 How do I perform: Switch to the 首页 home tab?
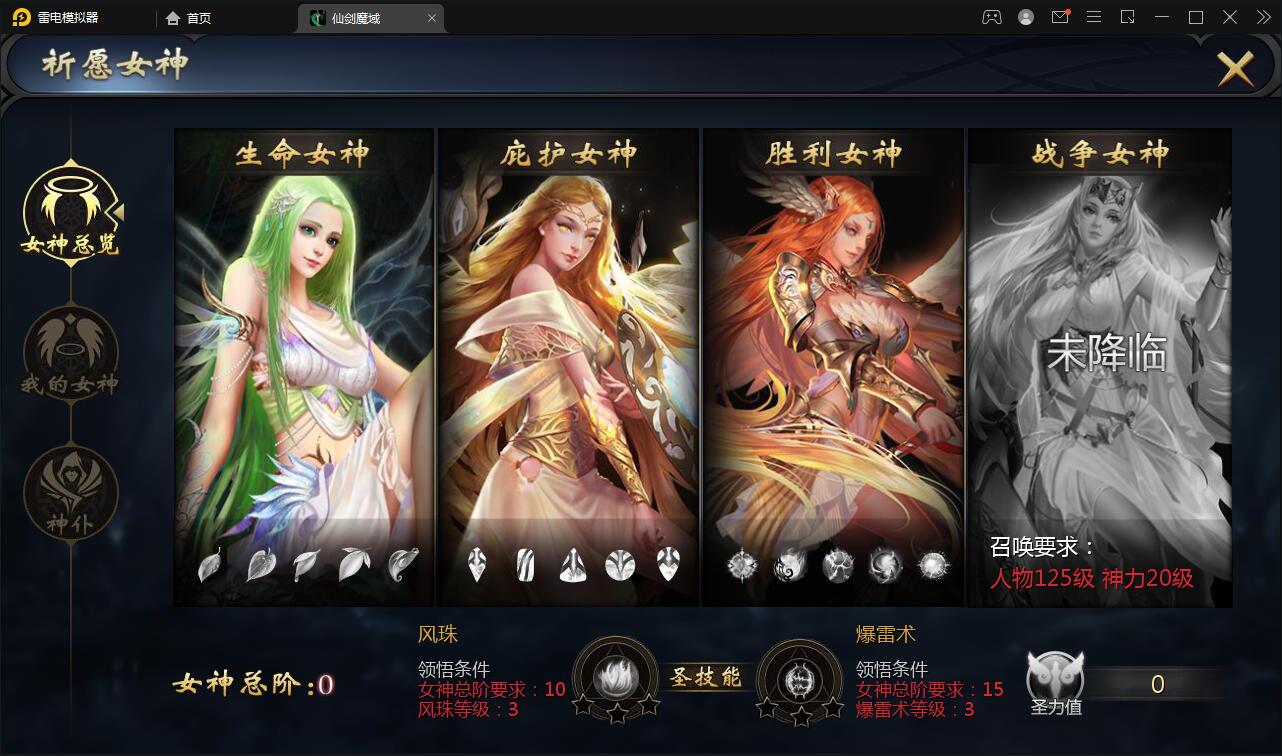pos(193,17)
